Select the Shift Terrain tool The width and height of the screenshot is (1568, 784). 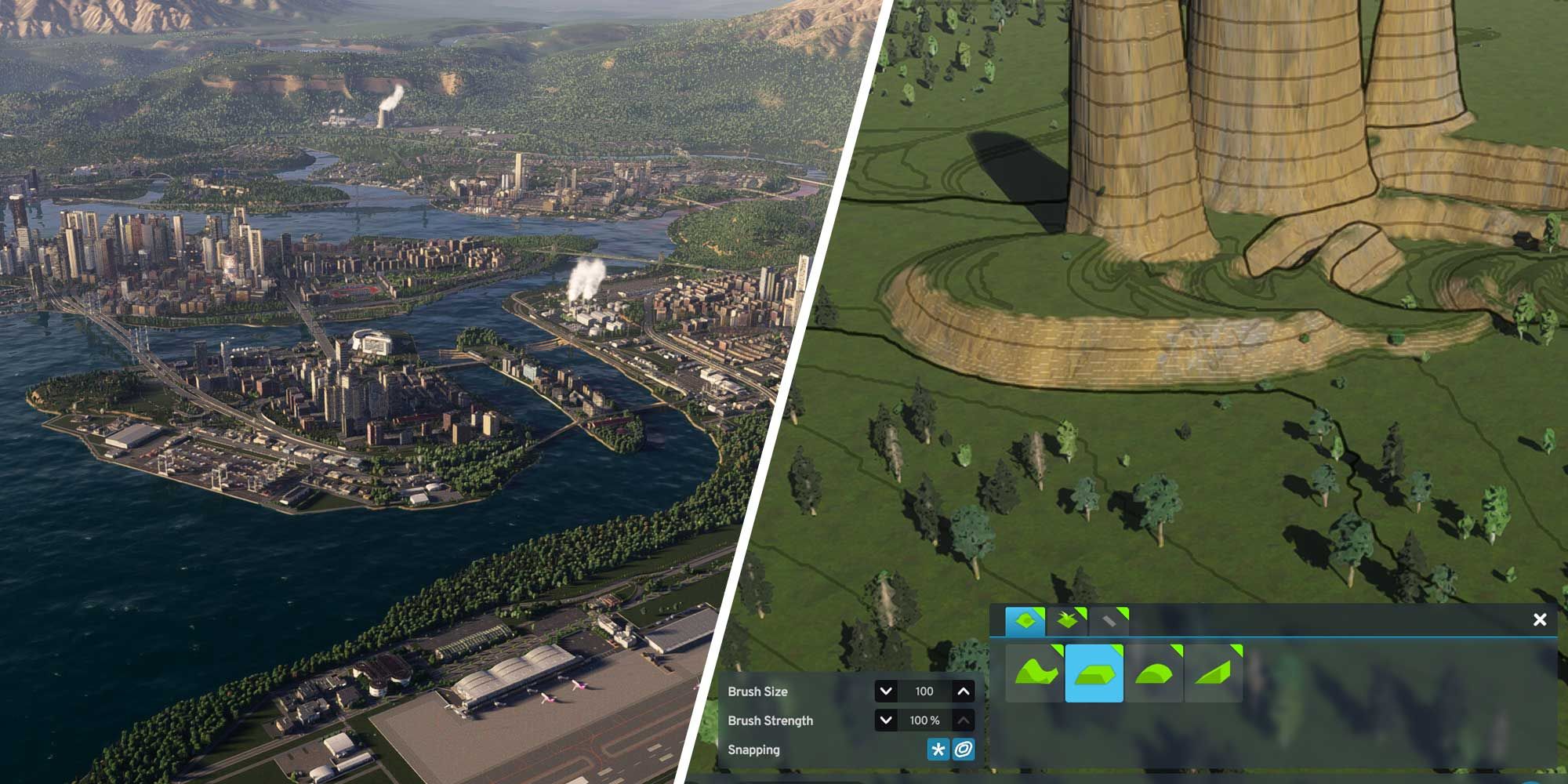click(1035, 673)
